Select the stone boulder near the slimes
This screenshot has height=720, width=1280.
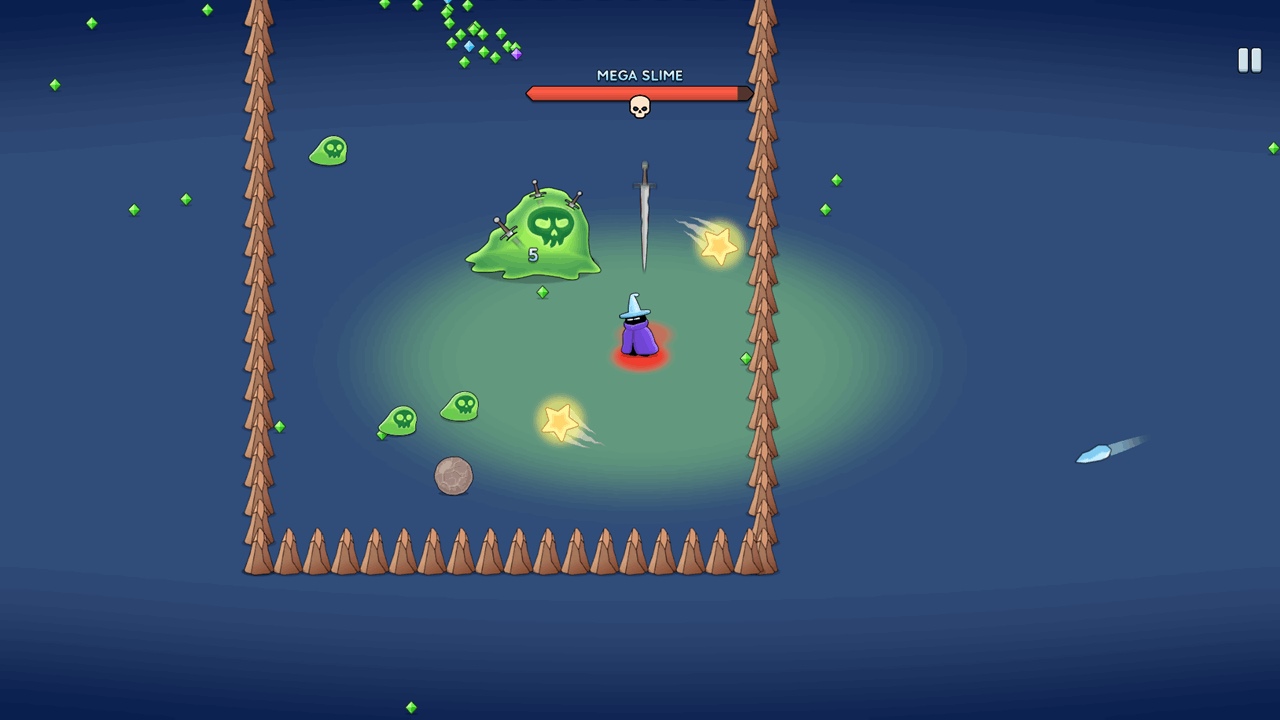452,475
